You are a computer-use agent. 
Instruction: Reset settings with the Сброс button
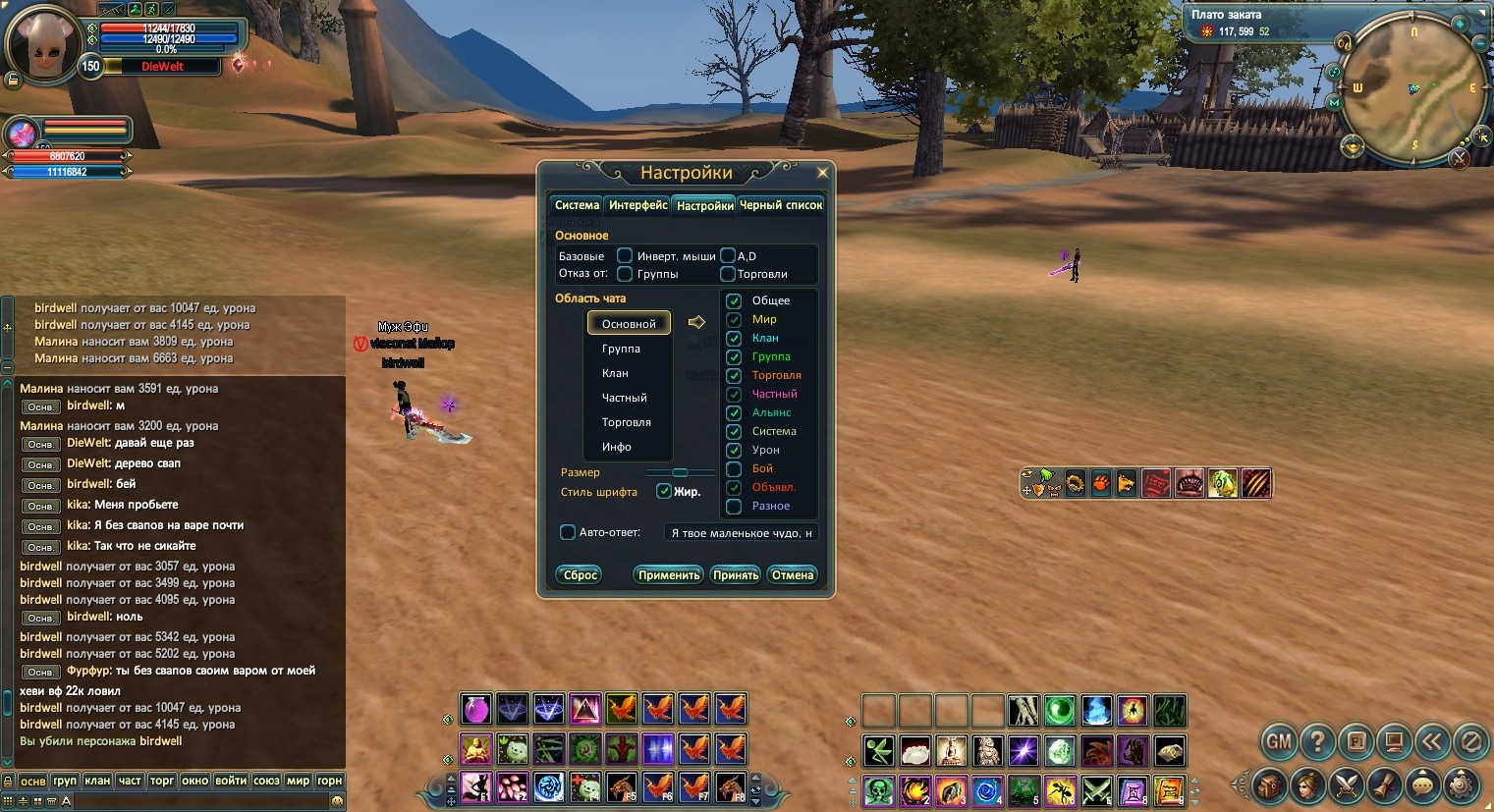tap(580, 575)
